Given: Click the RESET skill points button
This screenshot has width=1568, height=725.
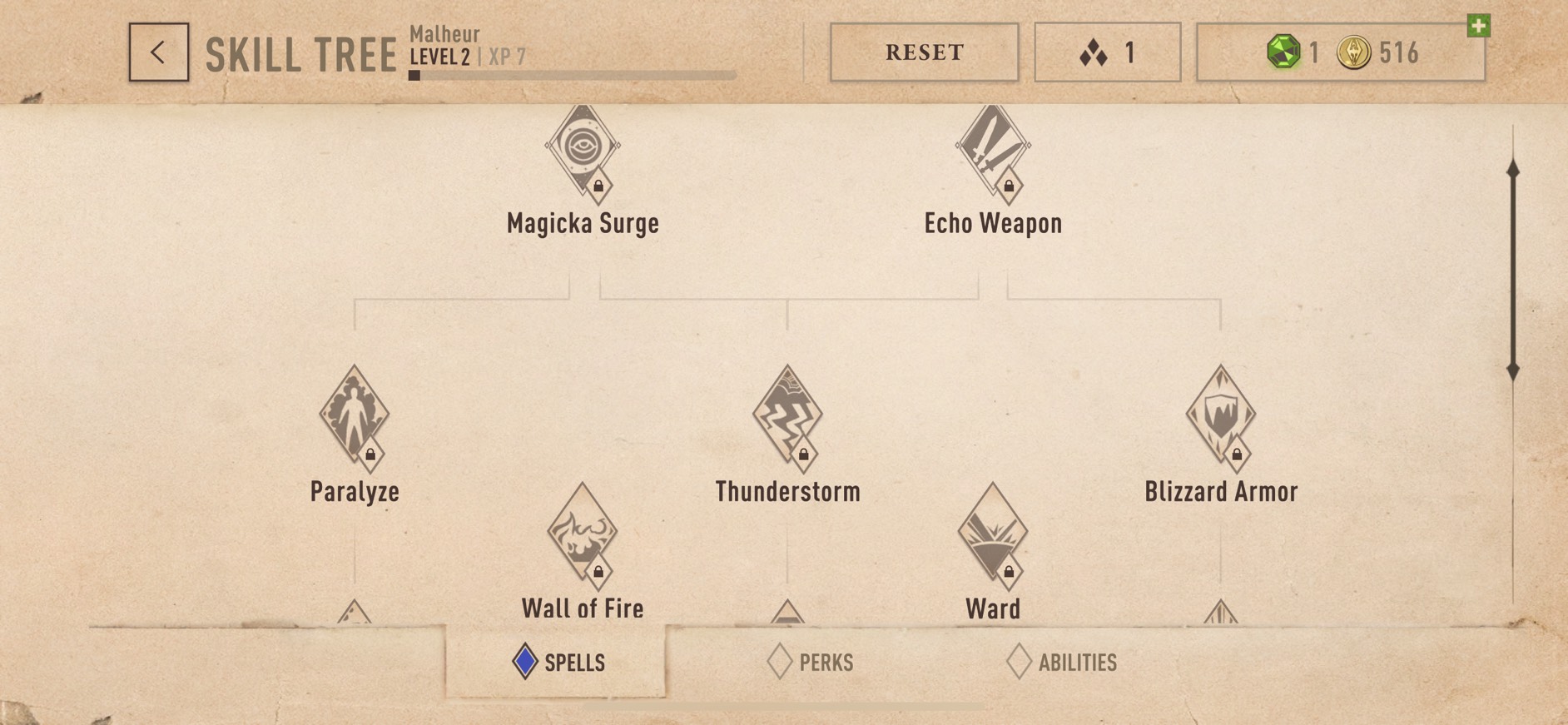Looking at the screenshot, I should coord(924,52).
